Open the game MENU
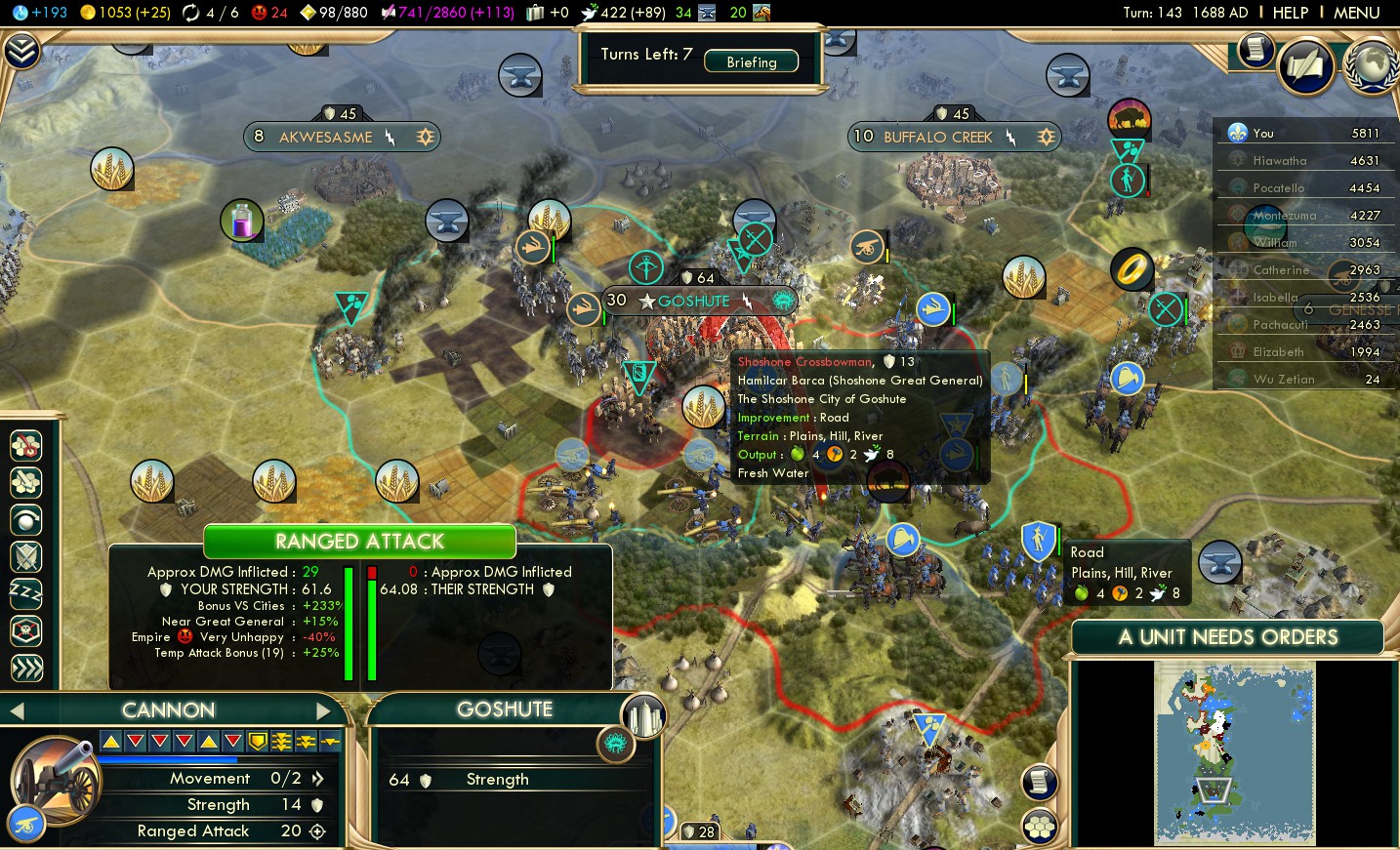This screenshot has width=1400, height=850. 1356,13
